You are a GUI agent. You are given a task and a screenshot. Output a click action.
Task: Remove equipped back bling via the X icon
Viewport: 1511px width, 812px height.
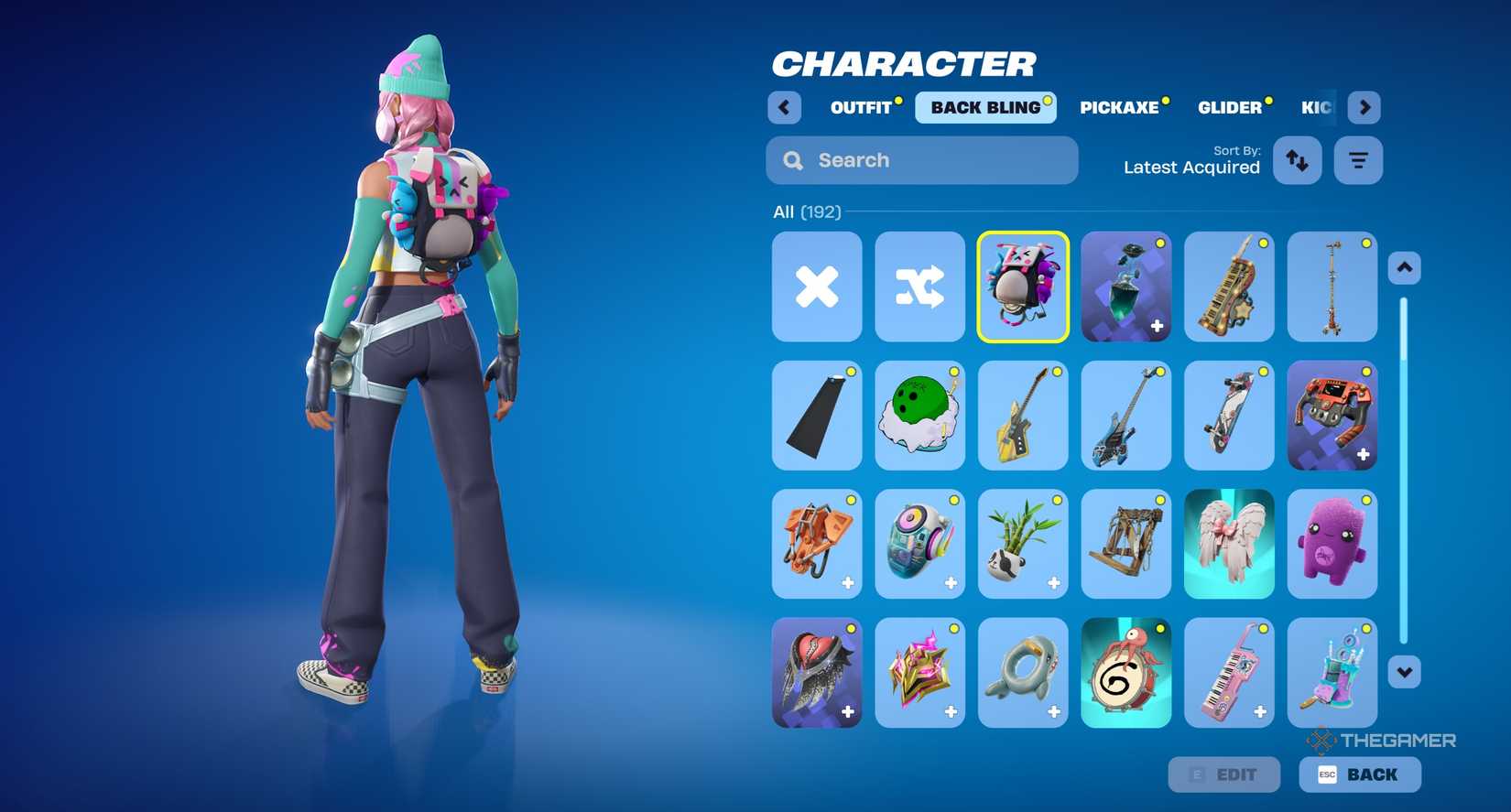tap(816, 287)
